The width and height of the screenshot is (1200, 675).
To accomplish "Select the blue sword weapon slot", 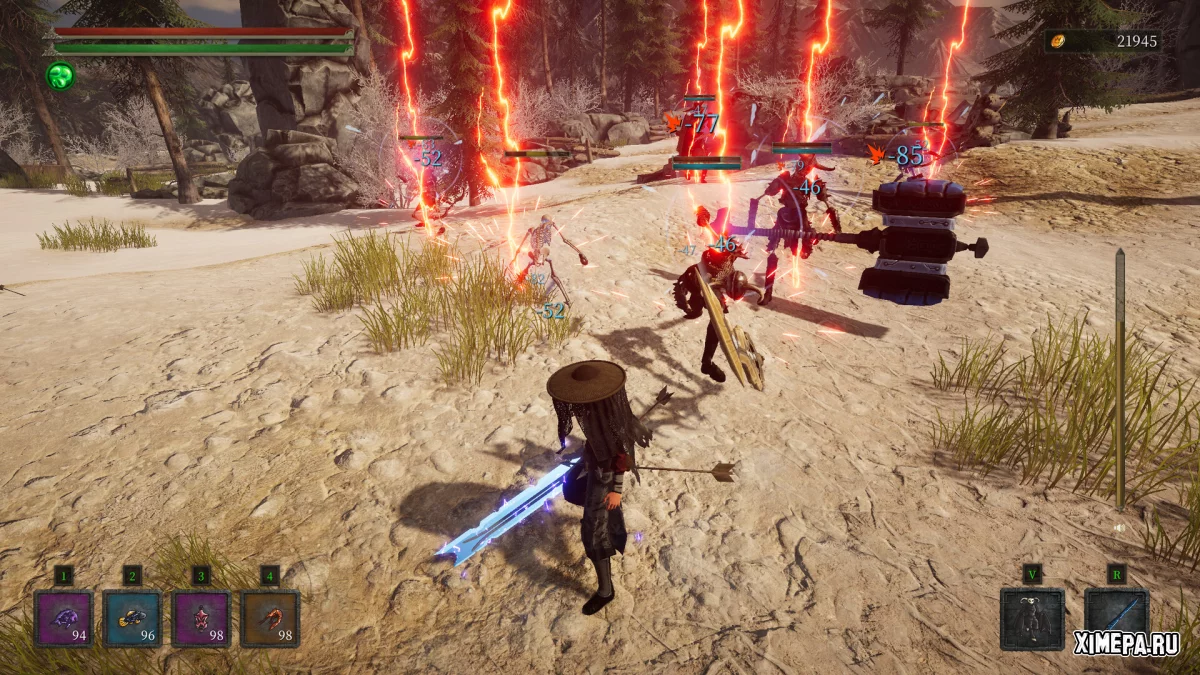I will click(1116, 612).
